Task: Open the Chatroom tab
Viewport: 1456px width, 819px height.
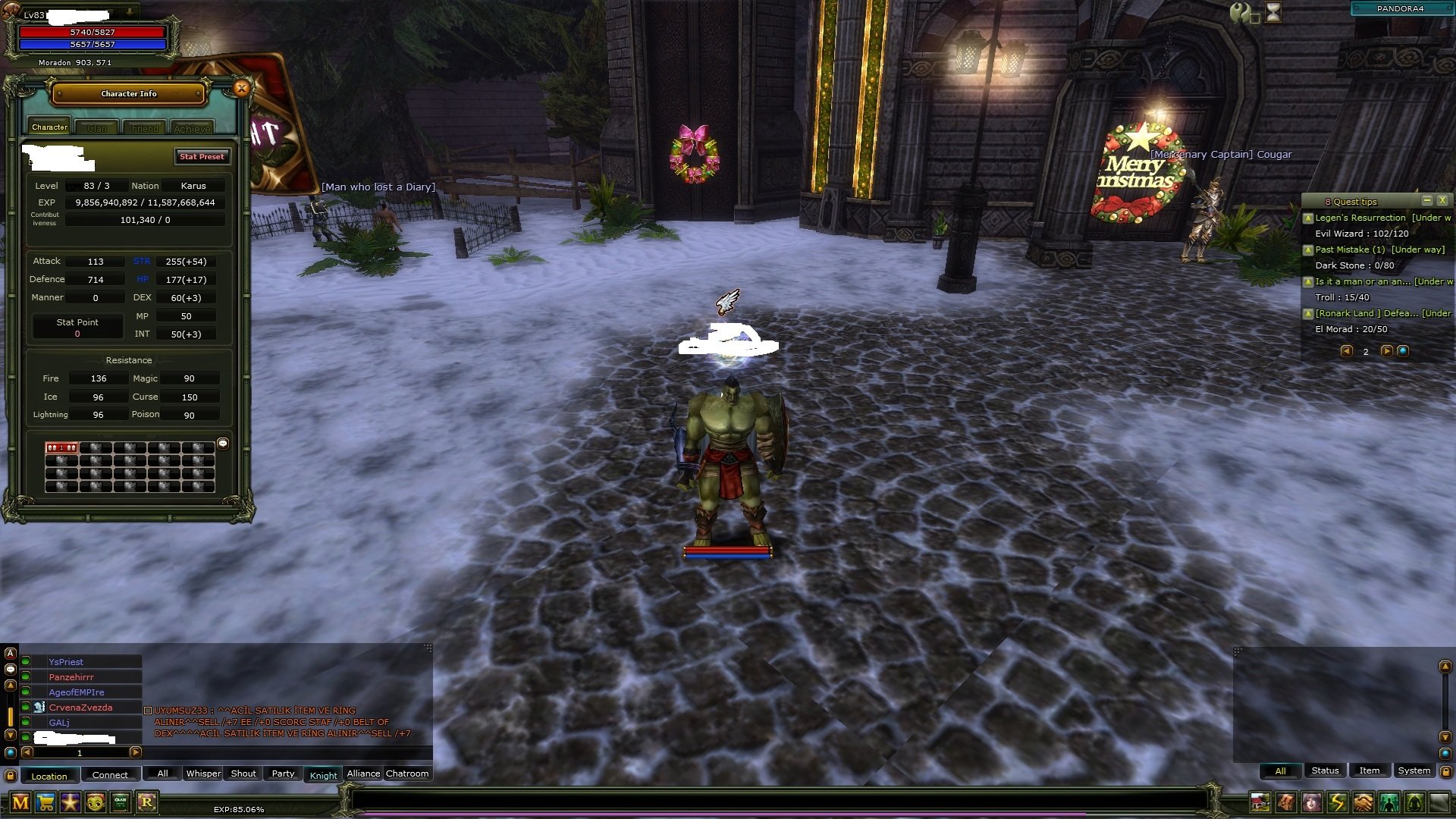Action: pyautogui.click(x=407, y=773)
